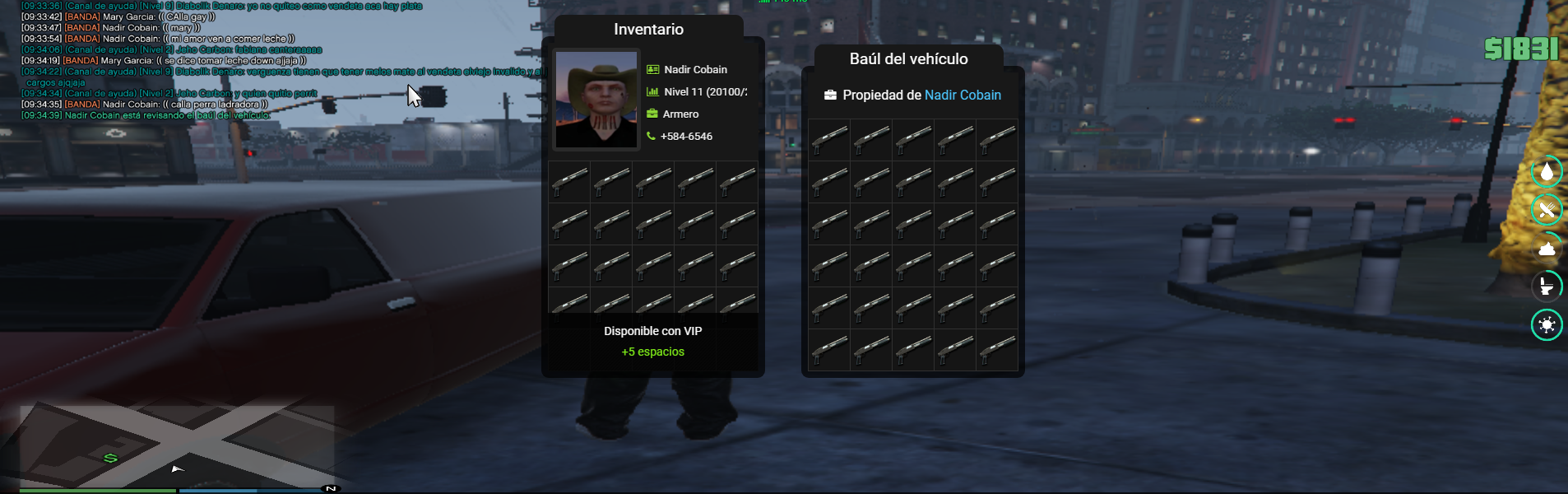This screenshot has width=1568, height=494.
Task: Click the phone number +584-6546
Action: [686, 136]
